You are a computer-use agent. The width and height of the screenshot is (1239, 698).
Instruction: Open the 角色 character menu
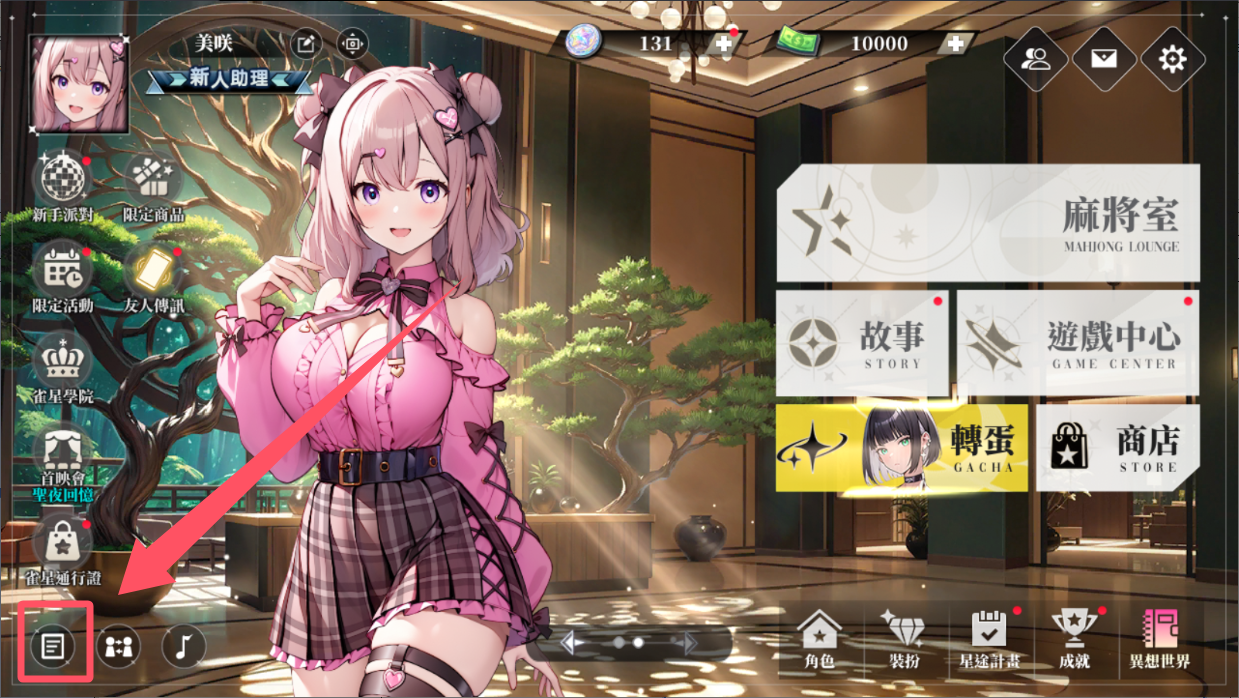(x=819, y=637)
